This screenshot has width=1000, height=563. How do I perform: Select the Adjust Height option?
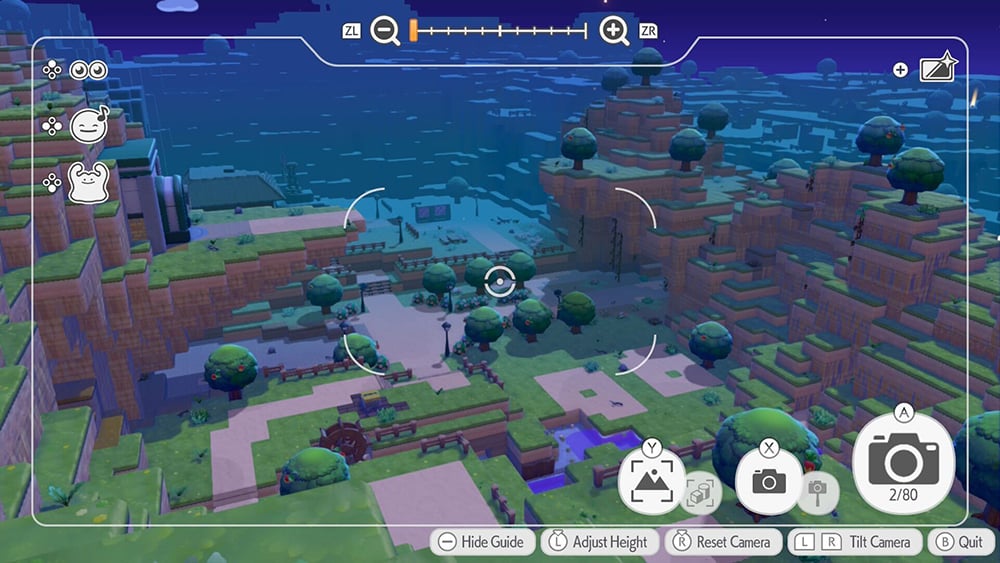point(598,542)
